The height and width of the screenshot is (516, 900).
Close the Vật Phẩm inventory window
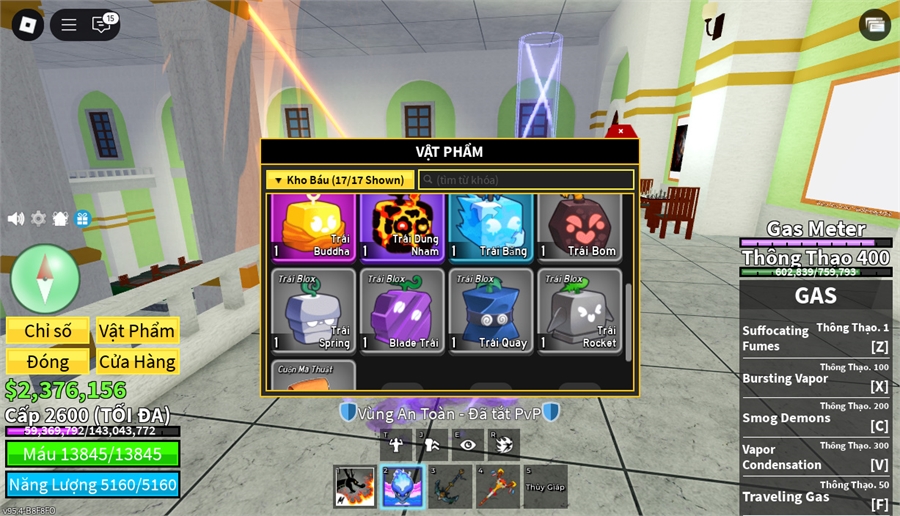621,131
